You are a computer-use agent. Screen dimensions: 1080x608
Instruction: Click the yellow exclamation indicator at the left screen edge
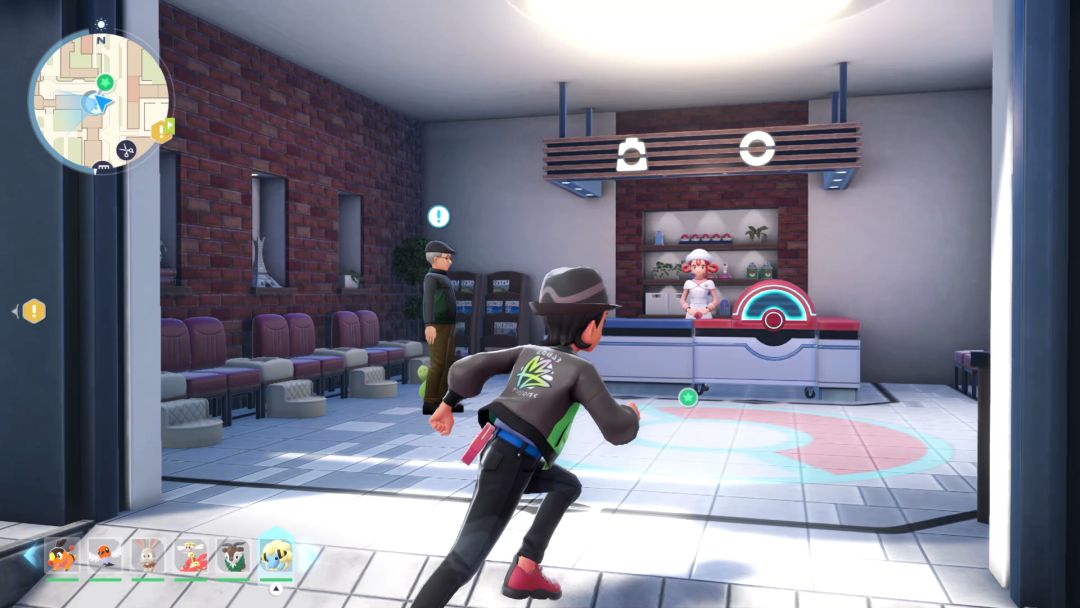[34, 311]
